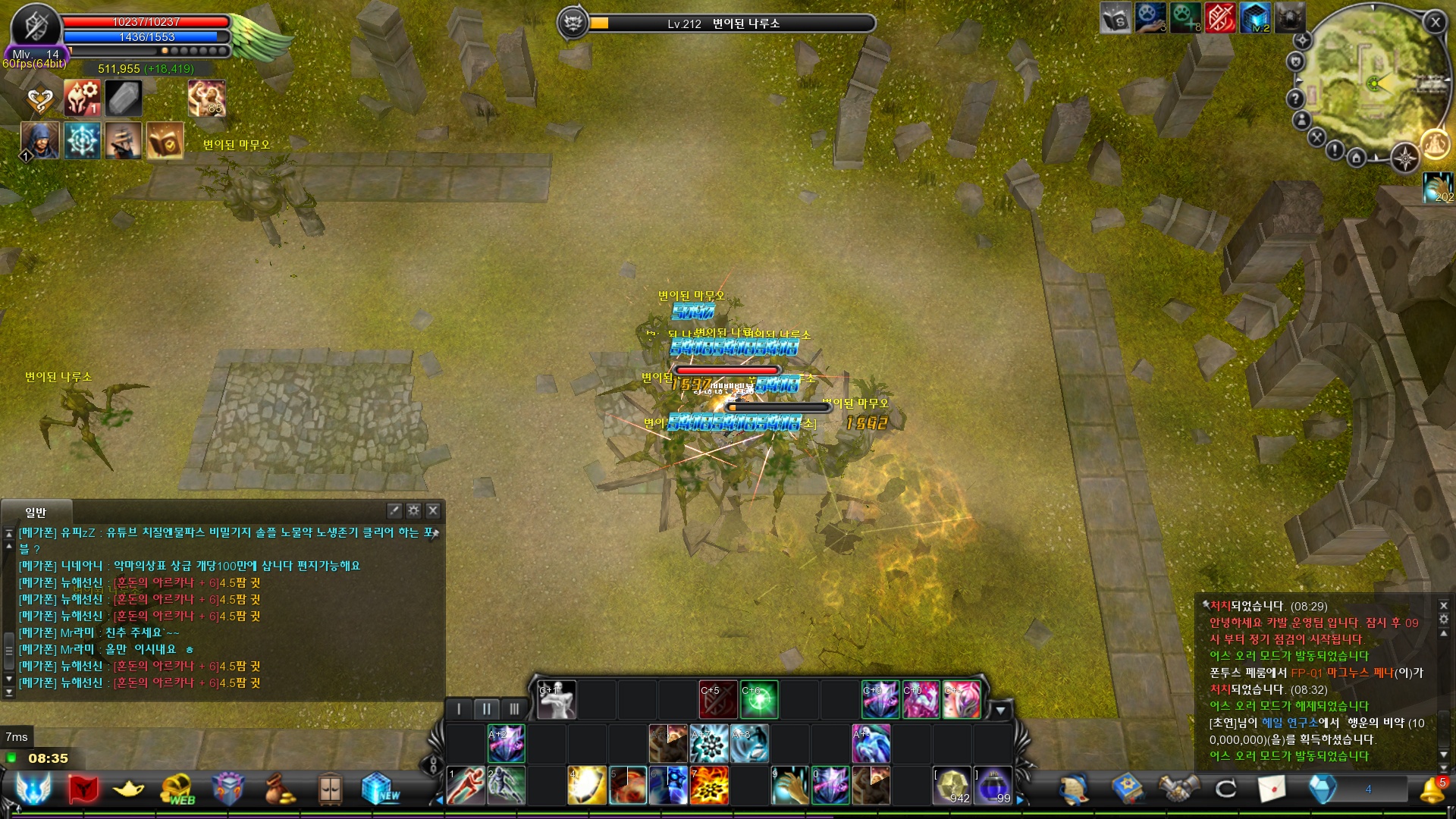Click the WEB treasure chest icon in taskbar
The width and height of the screenshot is (1456, 819).
(x=175, y=789)
